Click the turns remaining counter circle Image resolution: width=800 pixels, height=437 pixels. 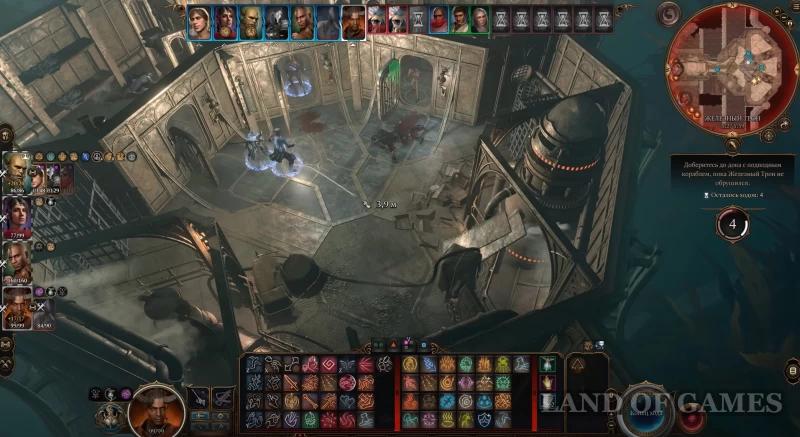733,225
